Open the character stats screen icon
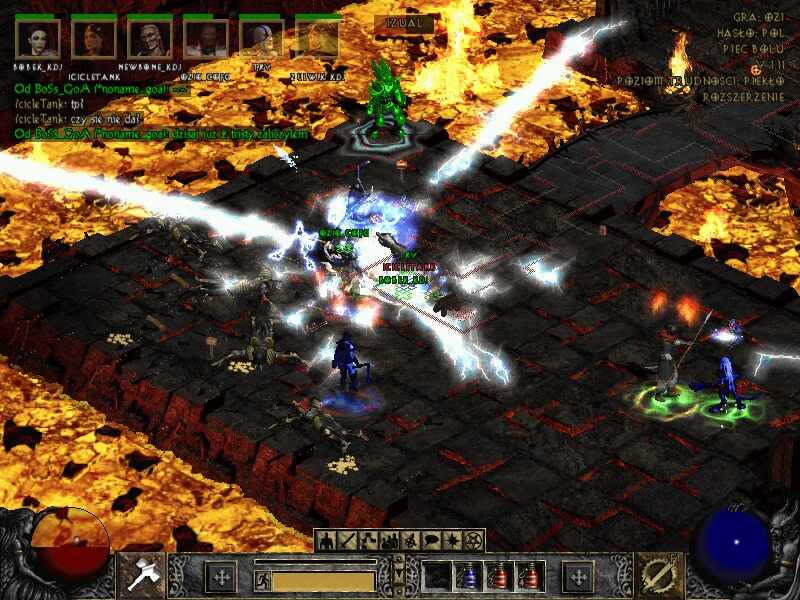Viewport: 800px width, 600px height. point(326,541)
